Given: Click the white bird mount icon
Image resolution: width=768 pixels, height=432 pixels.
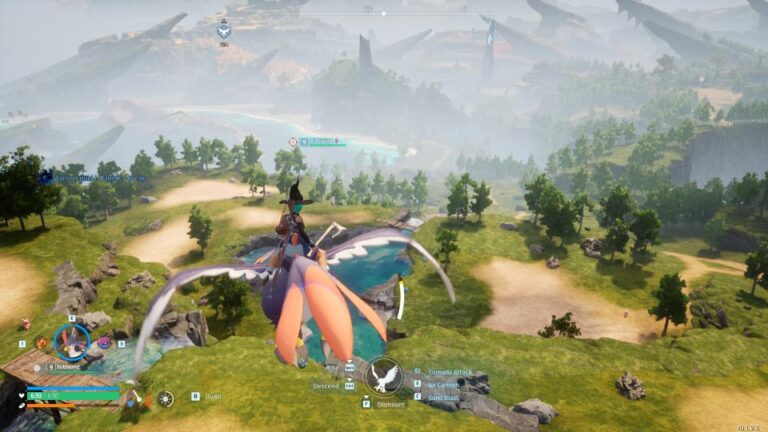Looking at the screenshot, I should 384,376.
